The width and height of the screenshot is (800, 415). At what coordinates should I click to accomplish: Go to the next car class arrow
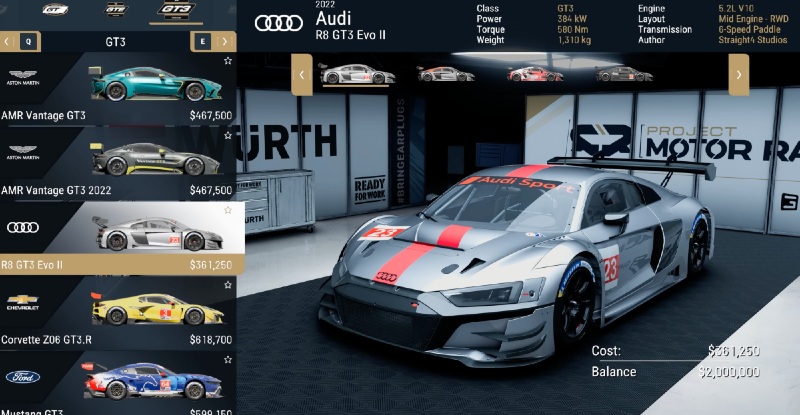(227, 41)
